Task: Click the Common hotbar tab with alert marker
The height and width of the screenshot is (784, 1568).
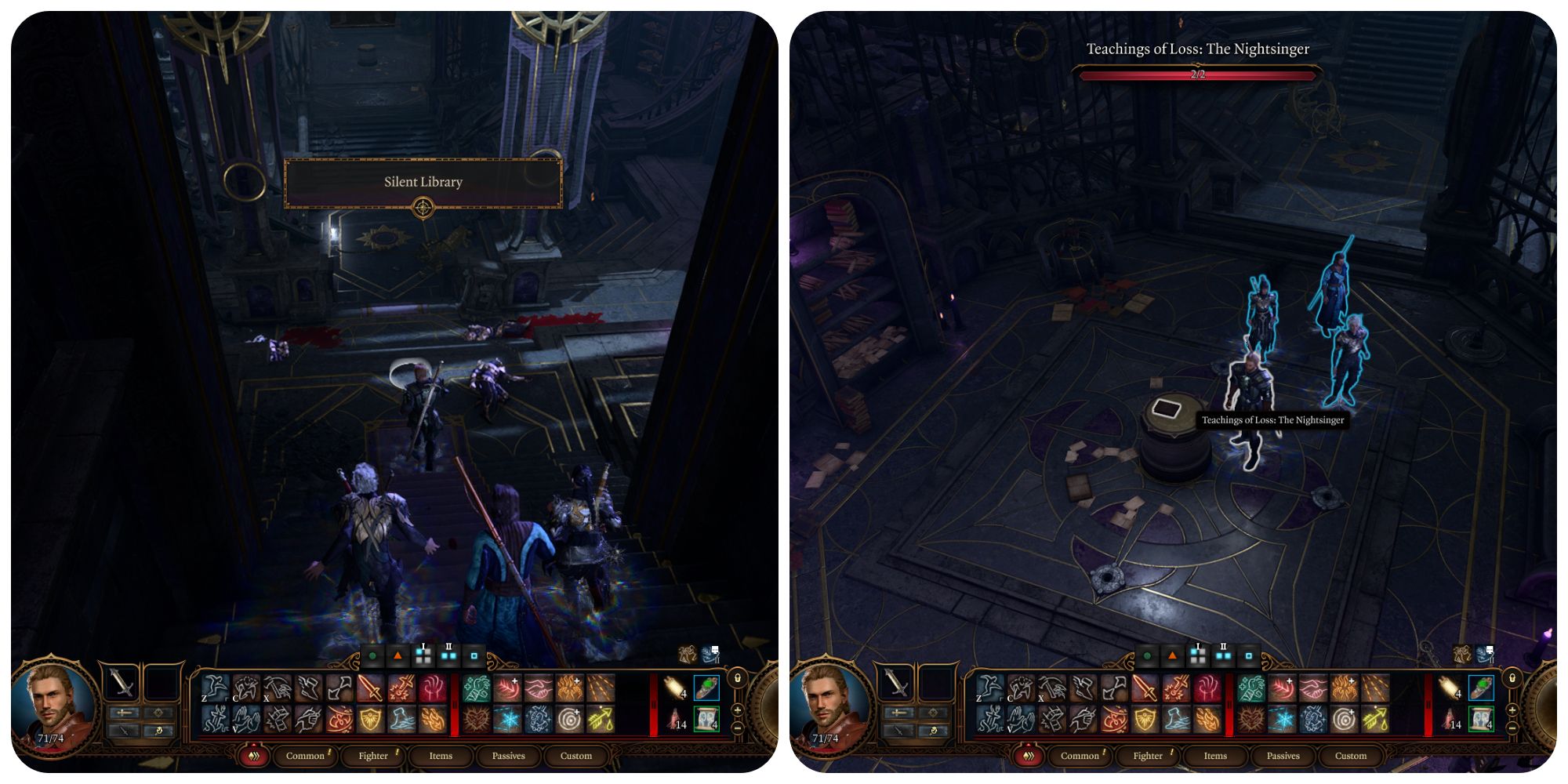Action: tap(306, 756)
